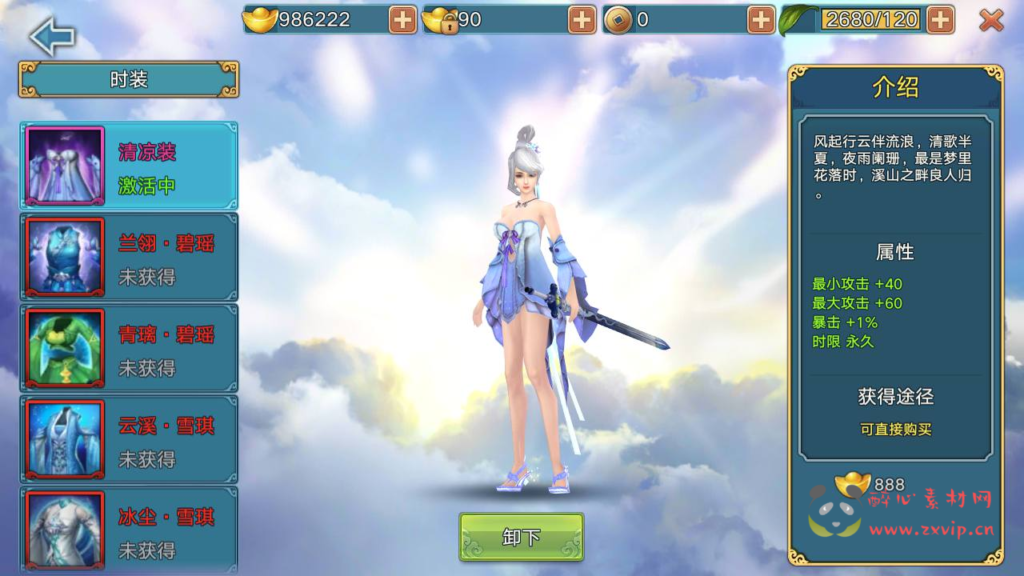Add locked ingots using its plus button

(x=582, y=19)
